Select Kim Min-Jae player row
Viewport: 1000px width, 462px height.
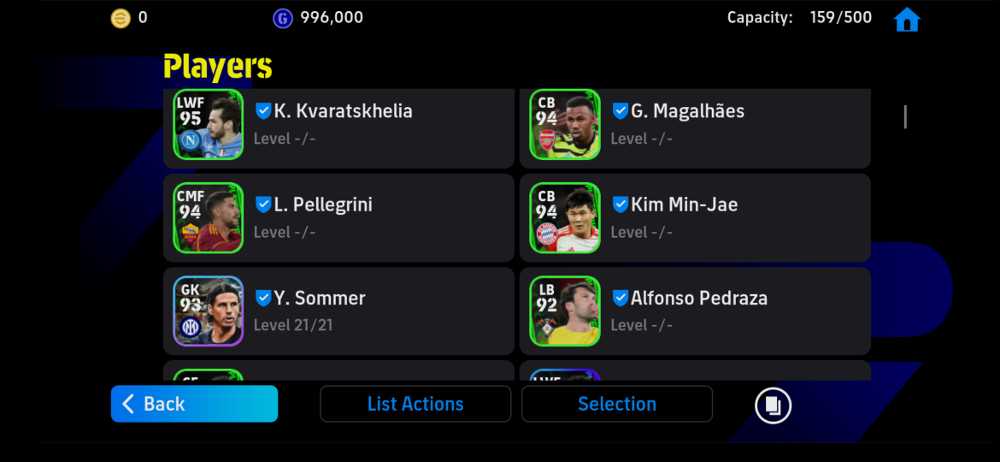point(695,218)
